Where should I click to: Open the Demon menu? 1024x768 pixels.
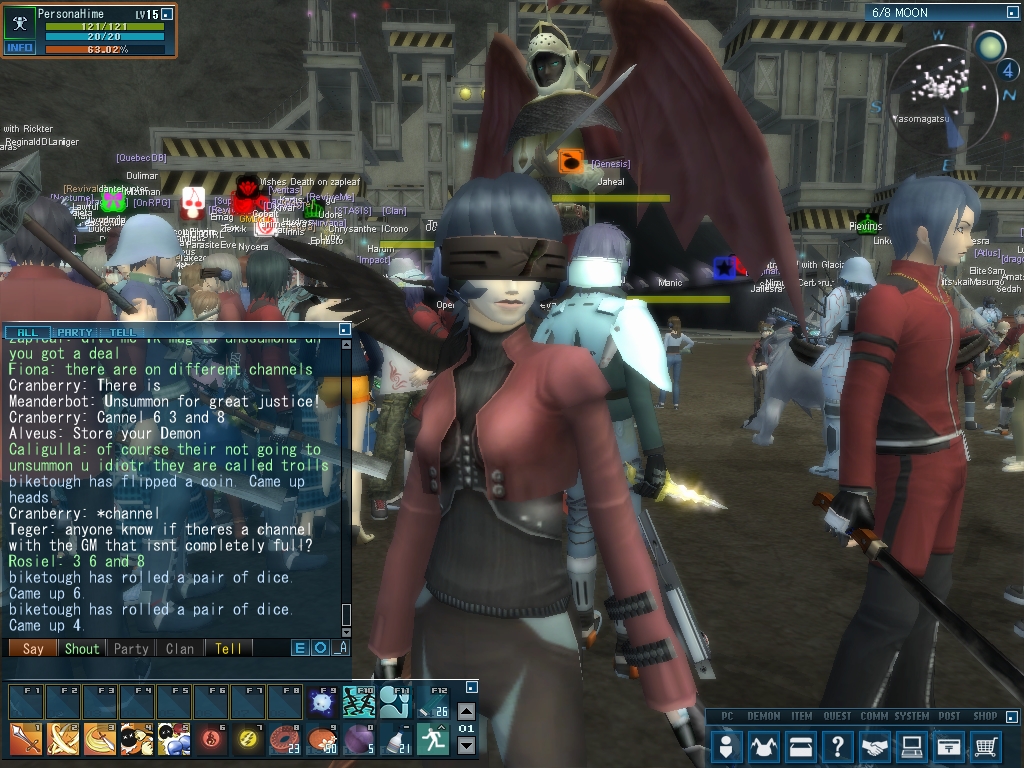tap(765, 746)
